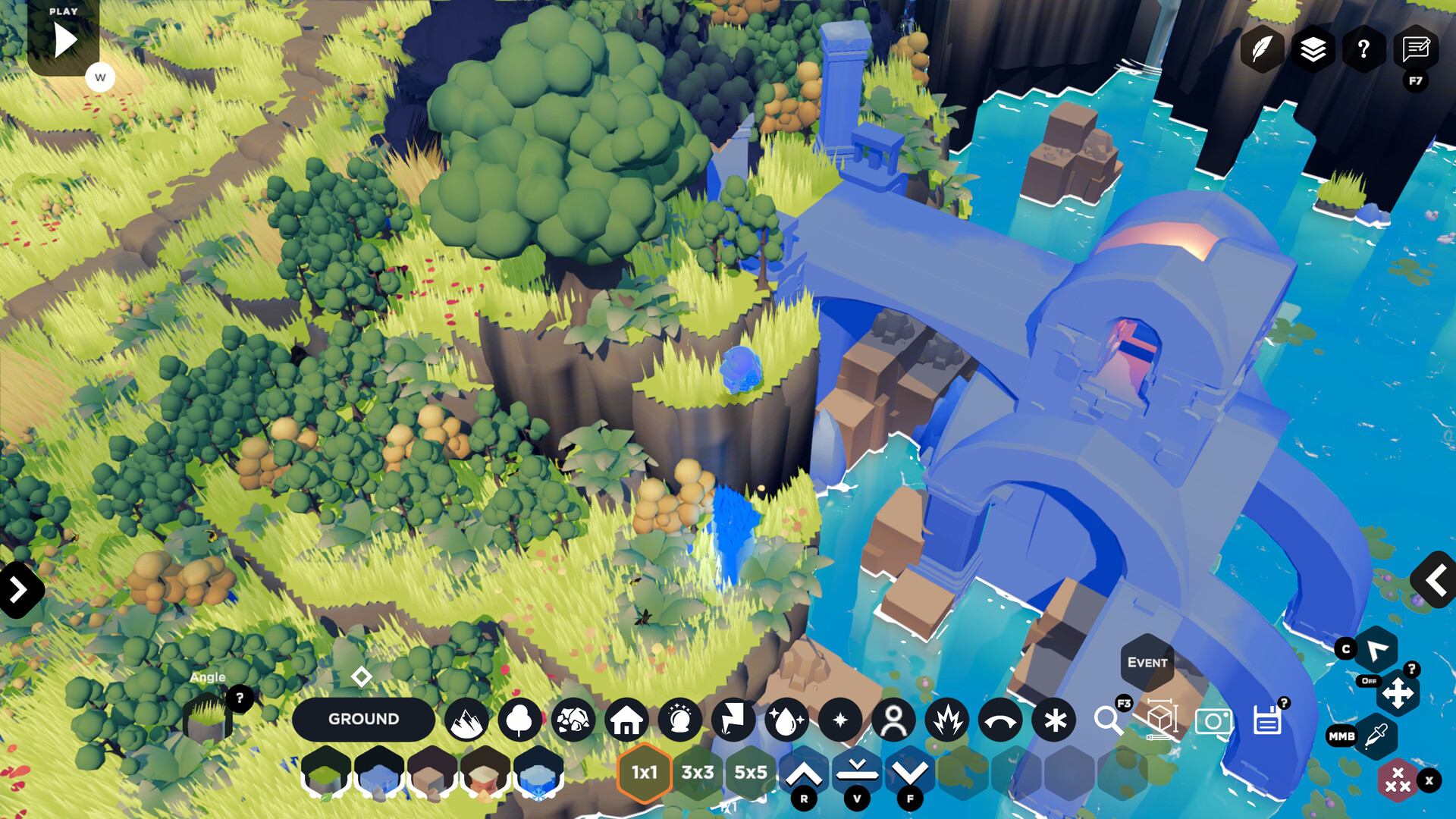Select the mountain terrain sculpting tool

click(x=466, y=720)
